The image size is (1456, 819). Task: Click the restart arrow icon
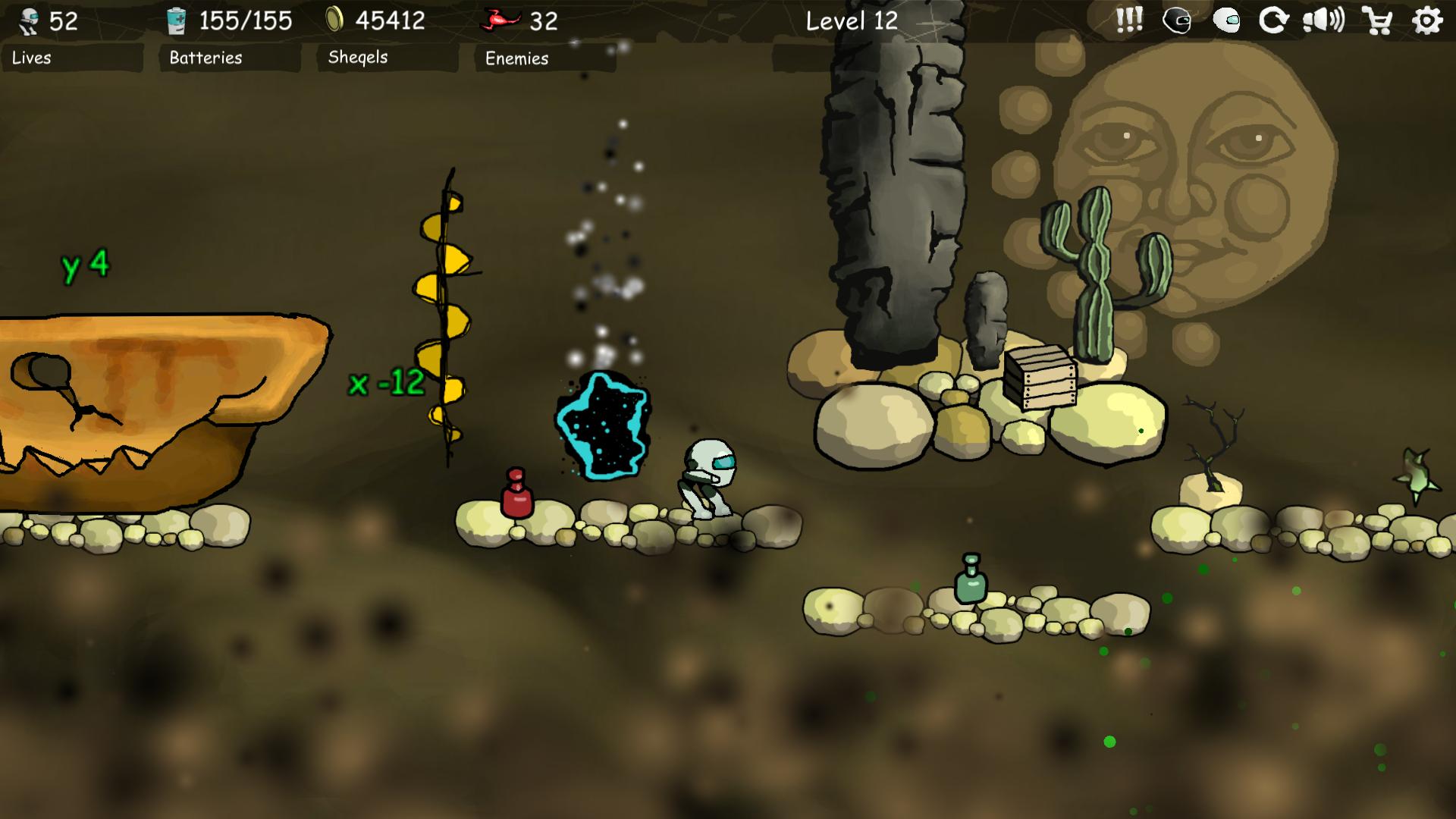click(1276, 21)
